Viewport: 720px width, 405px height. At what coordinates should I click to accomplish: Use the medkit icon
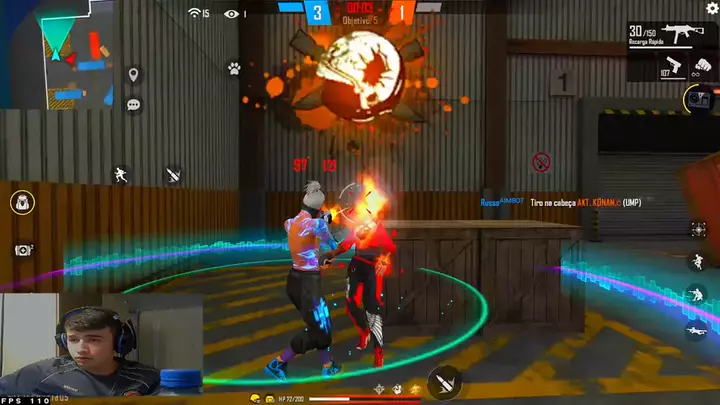[22, 250]
